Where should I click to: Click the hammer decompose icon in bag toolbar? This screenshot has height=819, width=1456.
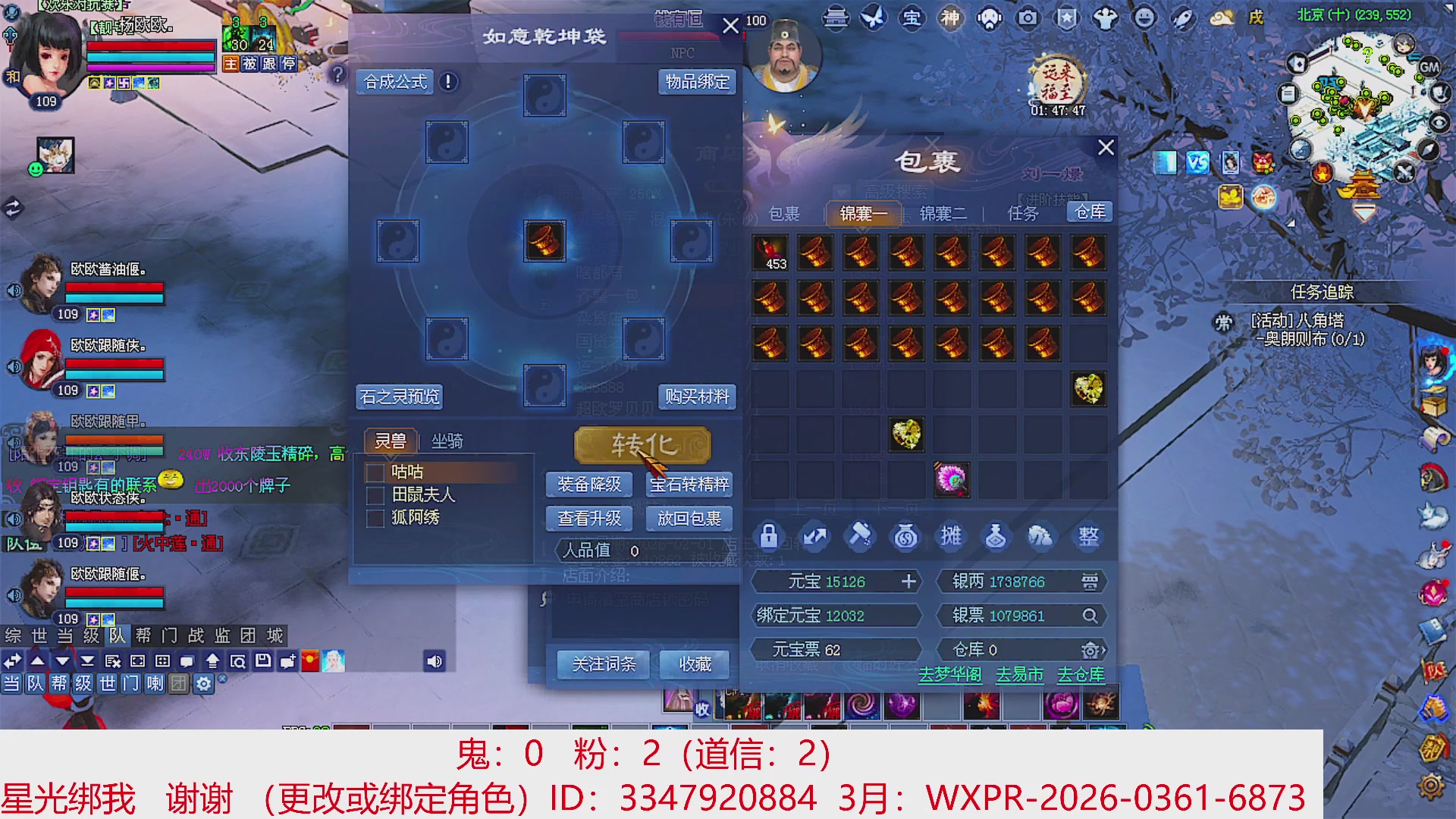click(860, 536)
